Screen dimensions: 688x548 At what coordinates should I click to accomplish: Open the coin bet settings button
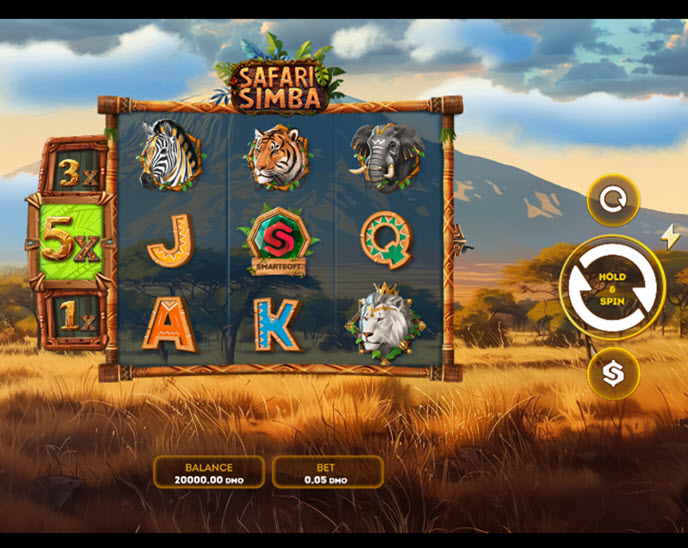(x=612, y=374)
